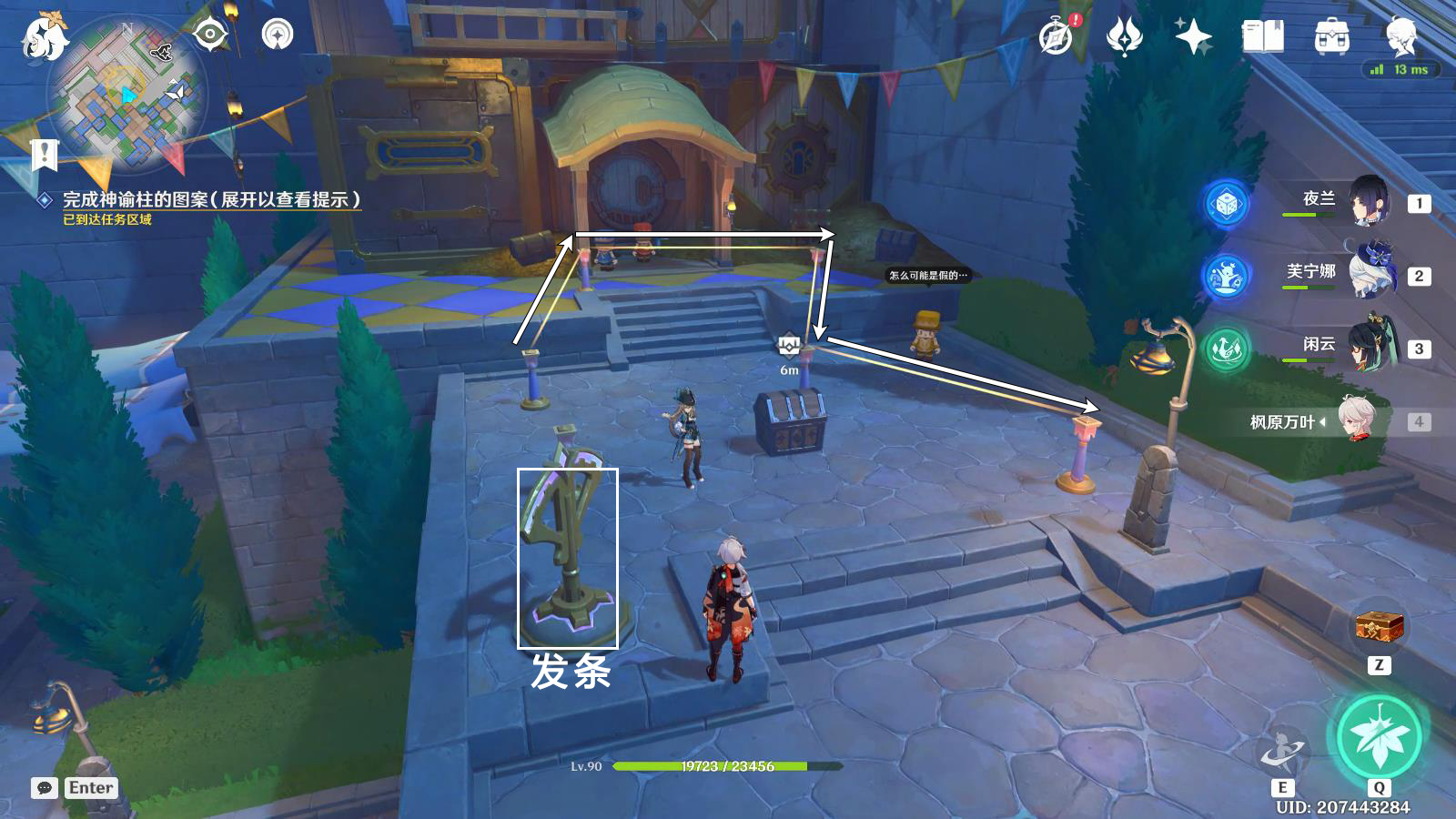Click the target-ring icon beside minimap
The image size is (1456, 819).
pos(210,35)
